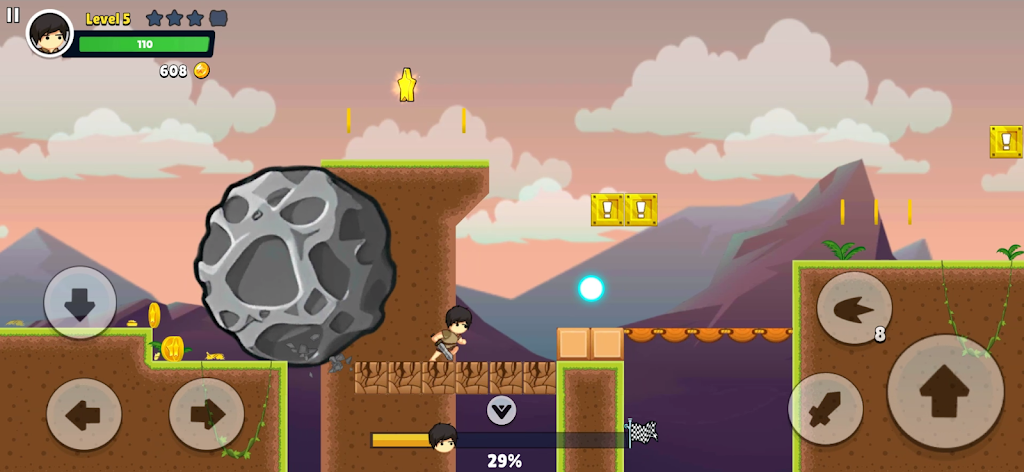Fire the projectile throw button
1024x472 pixels.
point(853,308)
